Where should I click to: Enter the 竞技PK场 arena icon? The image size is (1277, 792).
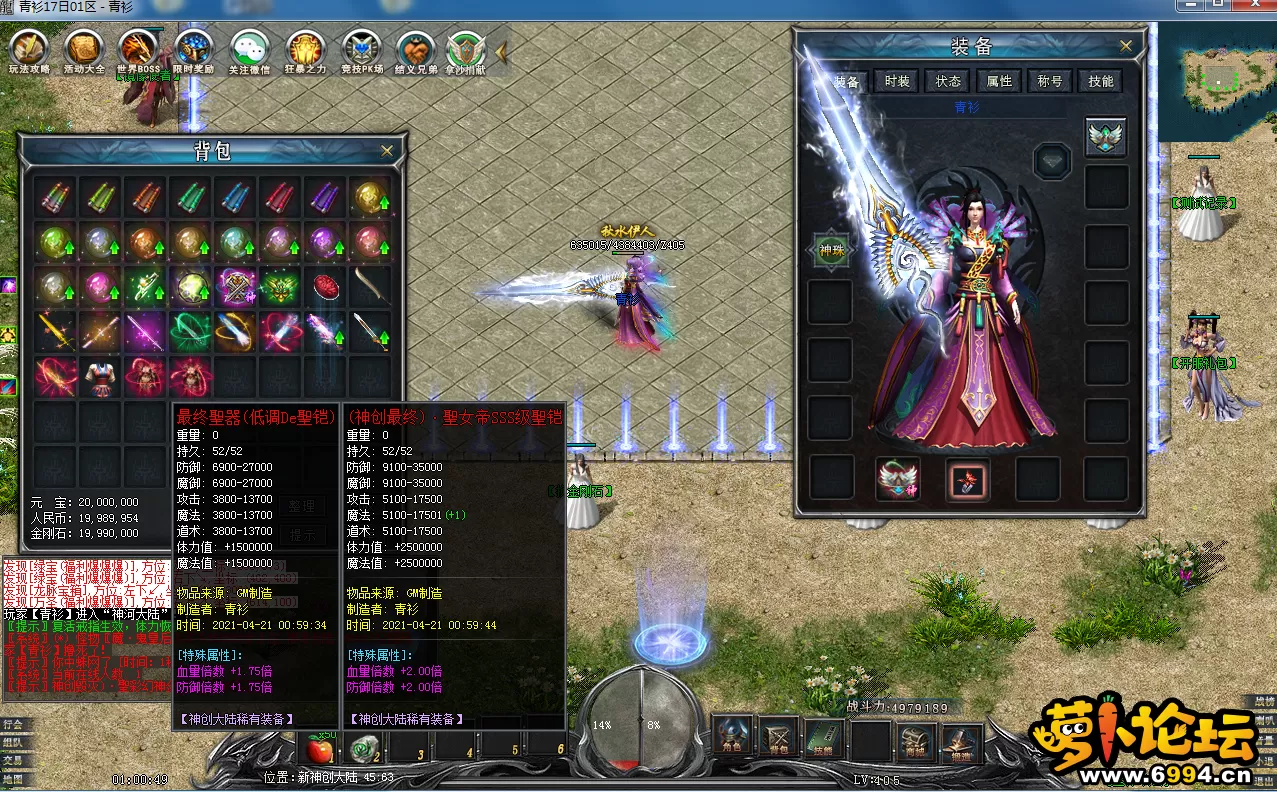pyautogui.click(x=361, y=50)
